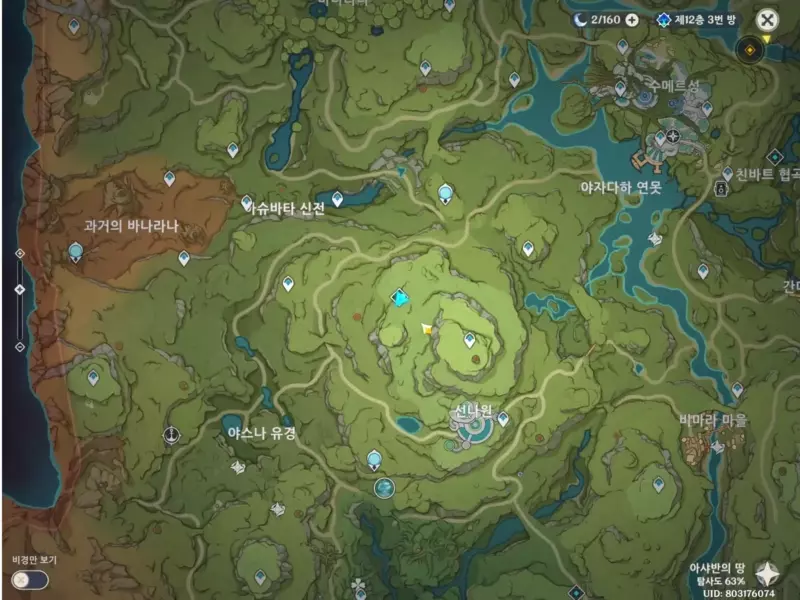Select the compass-star marker in 수메르성
800x600 pixels.
(673, 136)
